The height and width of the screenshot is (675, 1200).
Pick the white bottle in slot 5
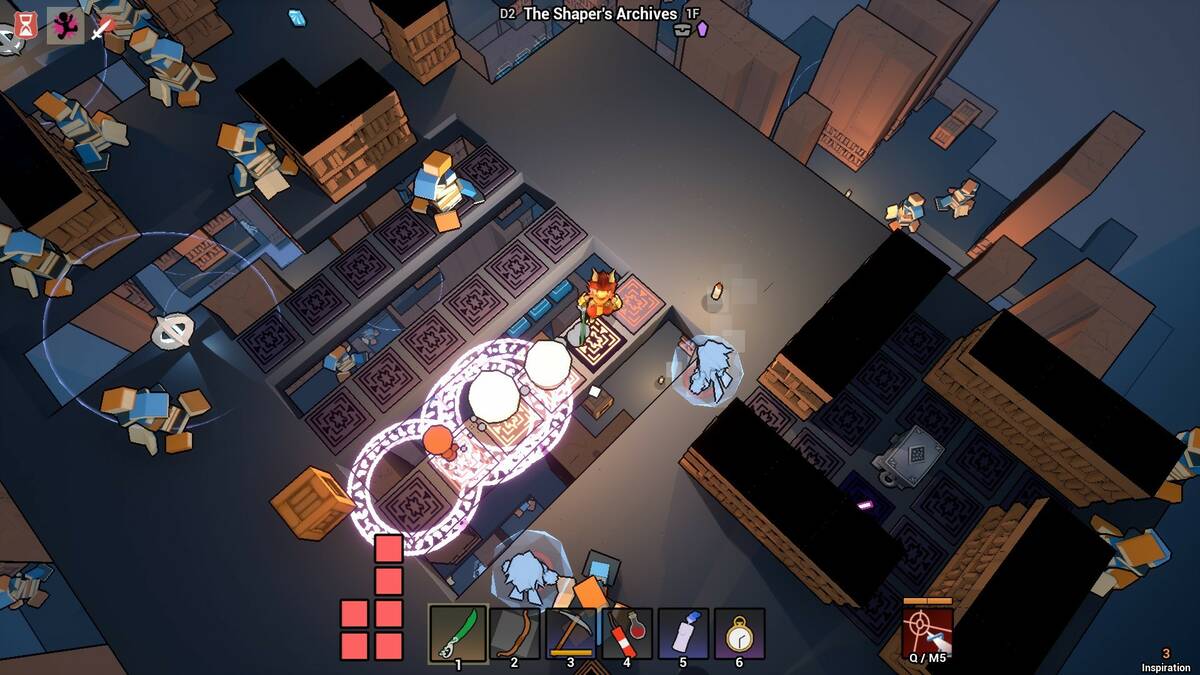point(683,633)
